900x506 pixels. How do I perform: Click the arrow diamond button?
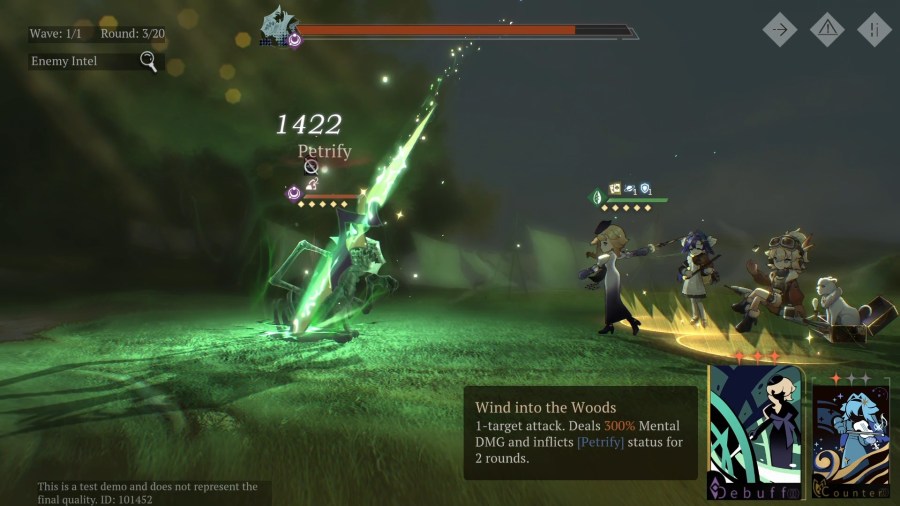(x=780, y=29)
